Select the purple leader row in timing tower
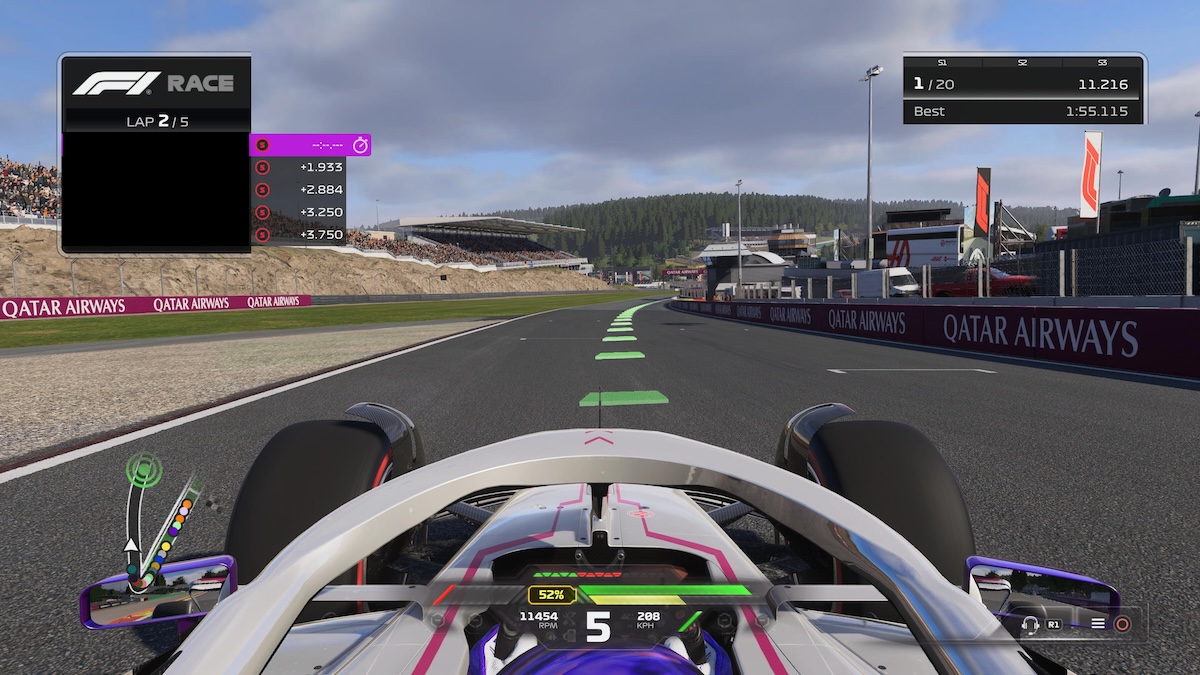The image size is (1200, 675). tap(309, 145)
